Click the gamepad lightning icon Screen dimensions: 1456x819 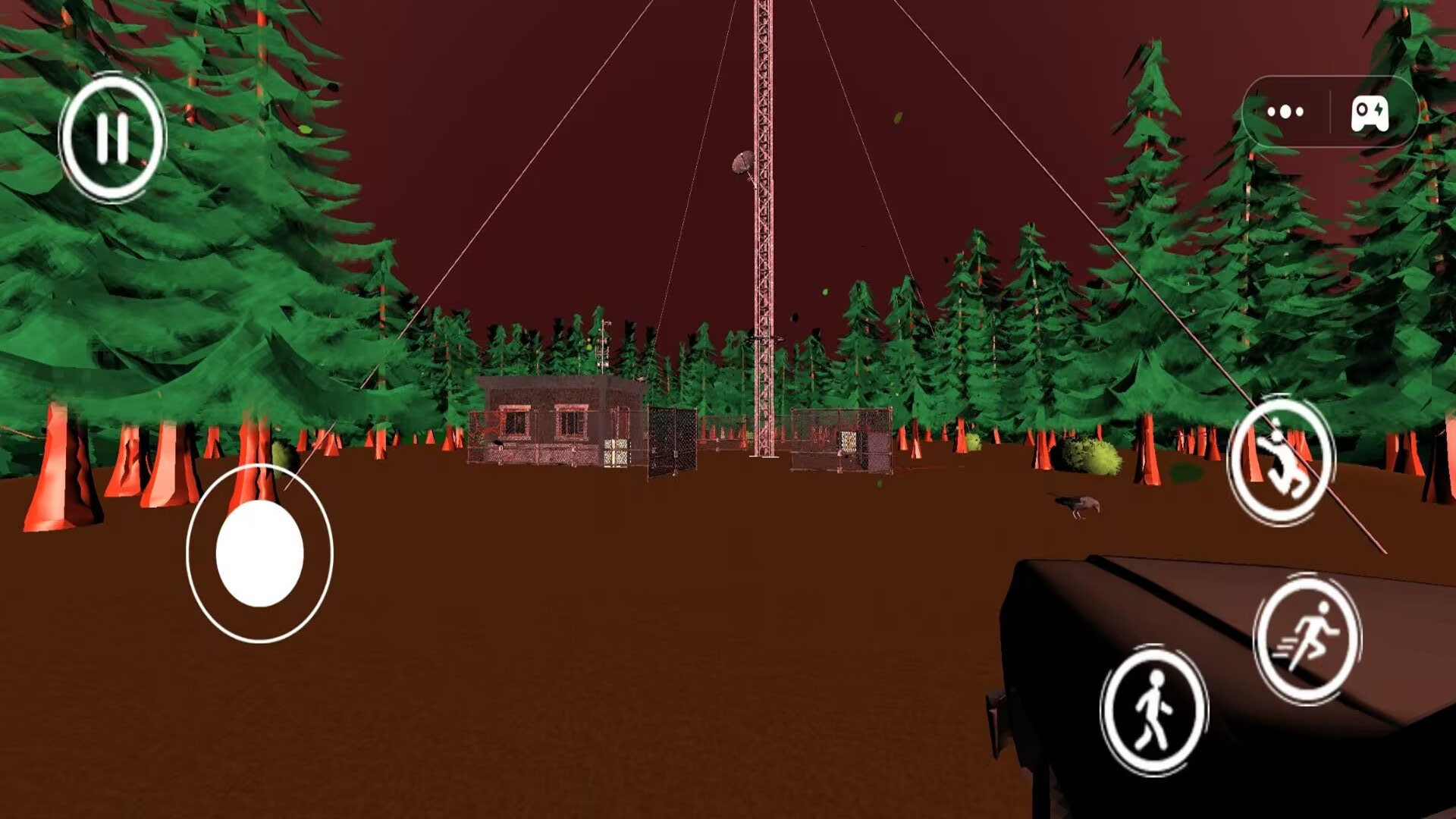pyautogui.click(x=1370, y=114)
